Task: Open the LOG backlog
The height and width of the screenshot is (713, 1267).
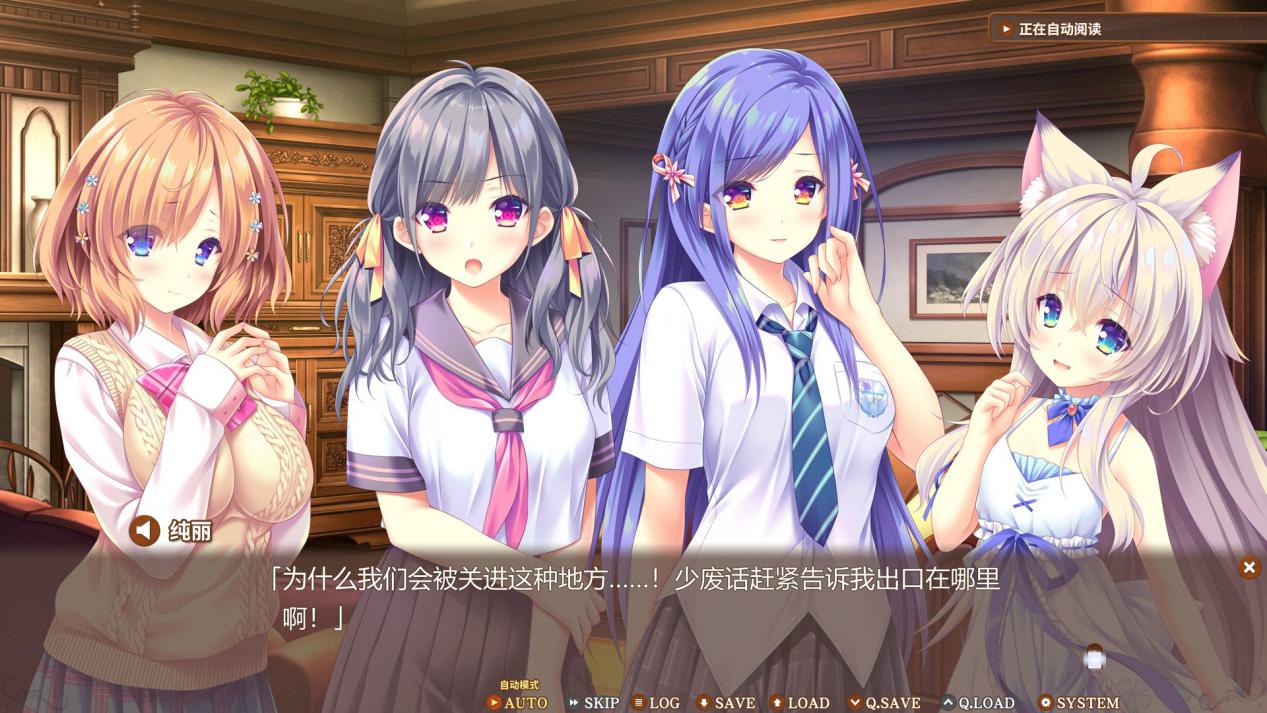Action: [656, 702]
